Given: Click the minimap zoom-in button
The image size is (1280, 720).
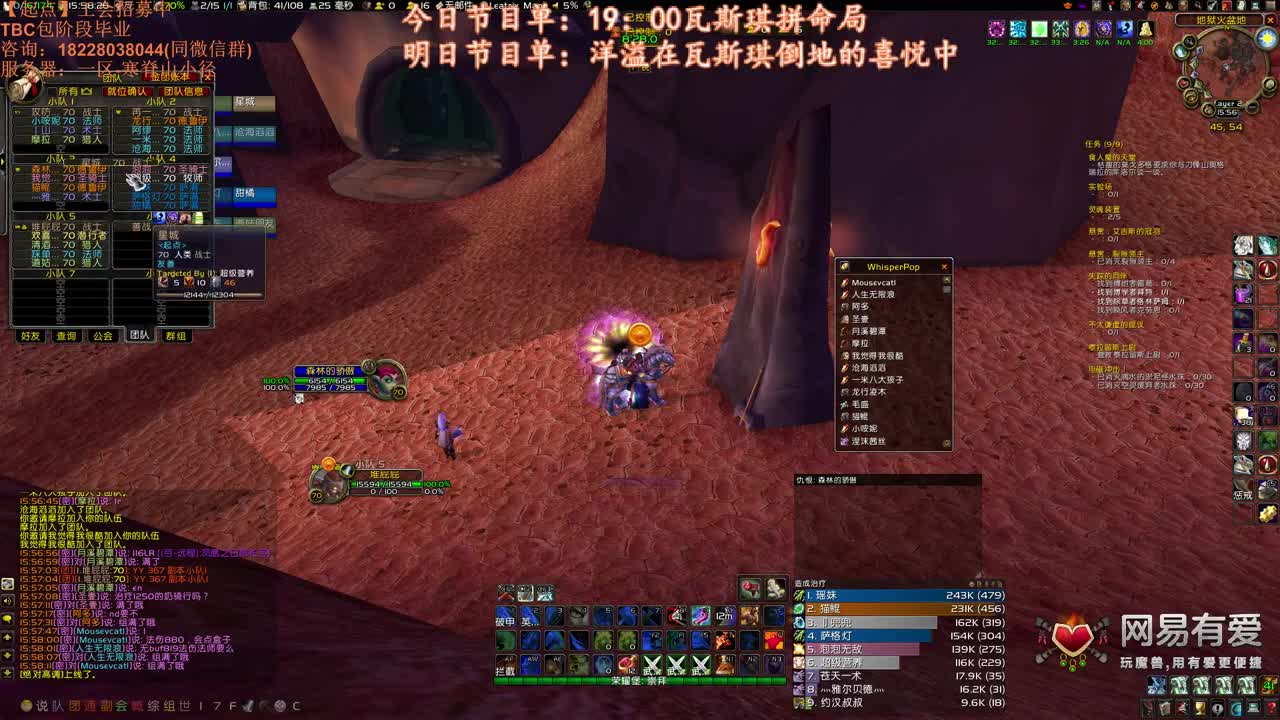Looking at the screenshot, I should point(1270,84).
